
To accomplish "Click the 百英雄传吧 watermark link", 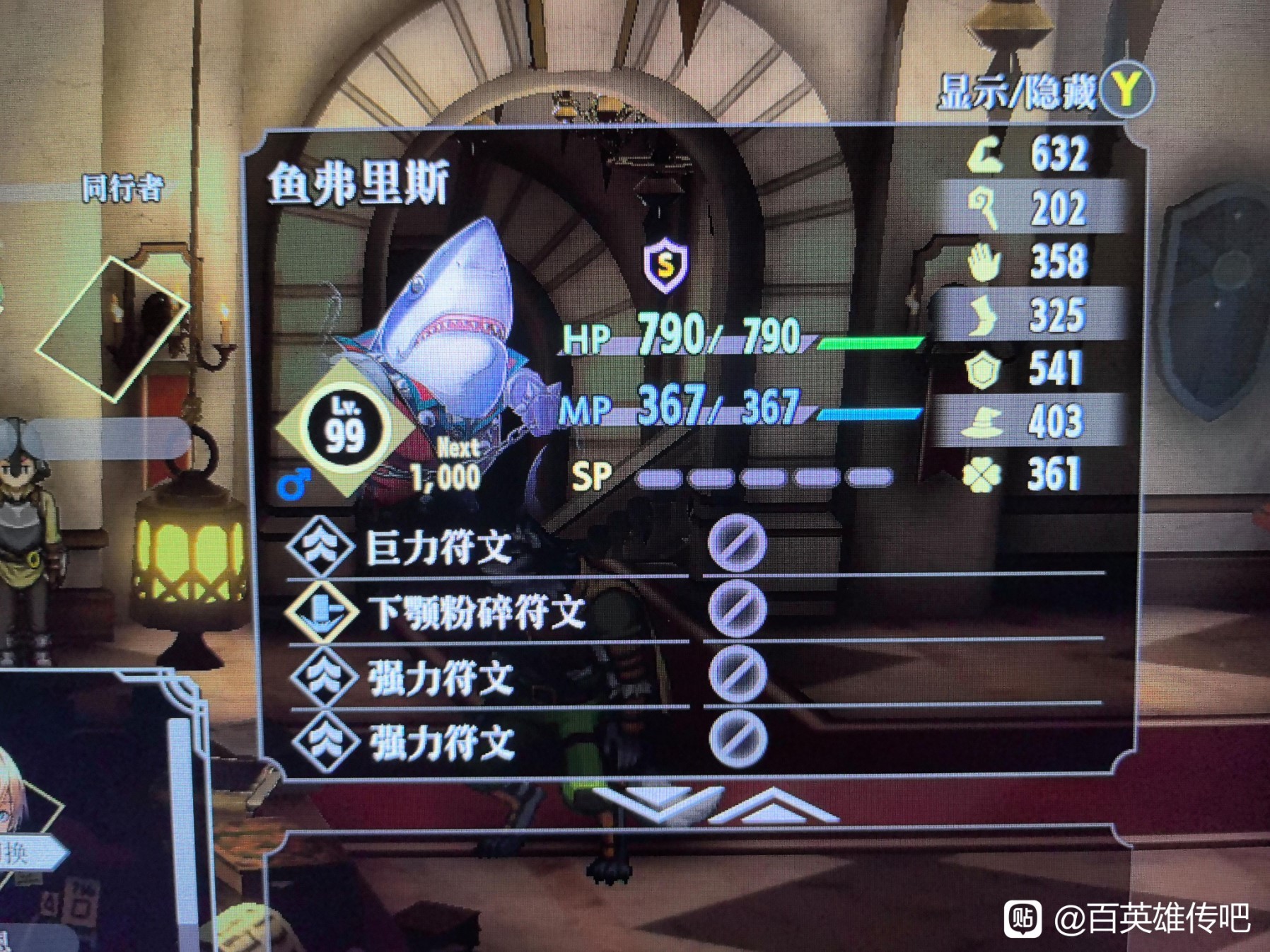I will pyautogui.click(x=1153, y=921).
